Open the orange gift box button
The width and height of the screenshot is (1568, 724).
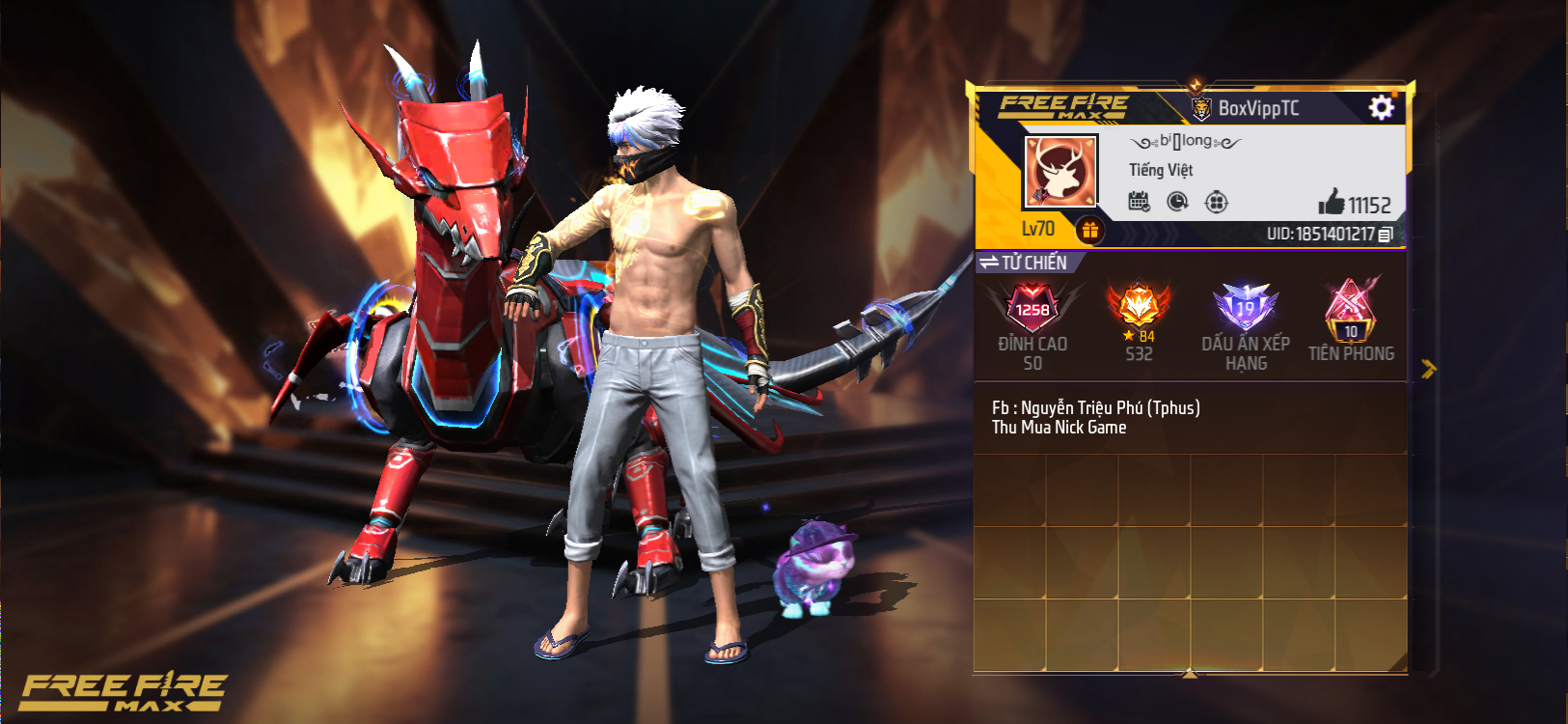click(x=1089, y=230)
